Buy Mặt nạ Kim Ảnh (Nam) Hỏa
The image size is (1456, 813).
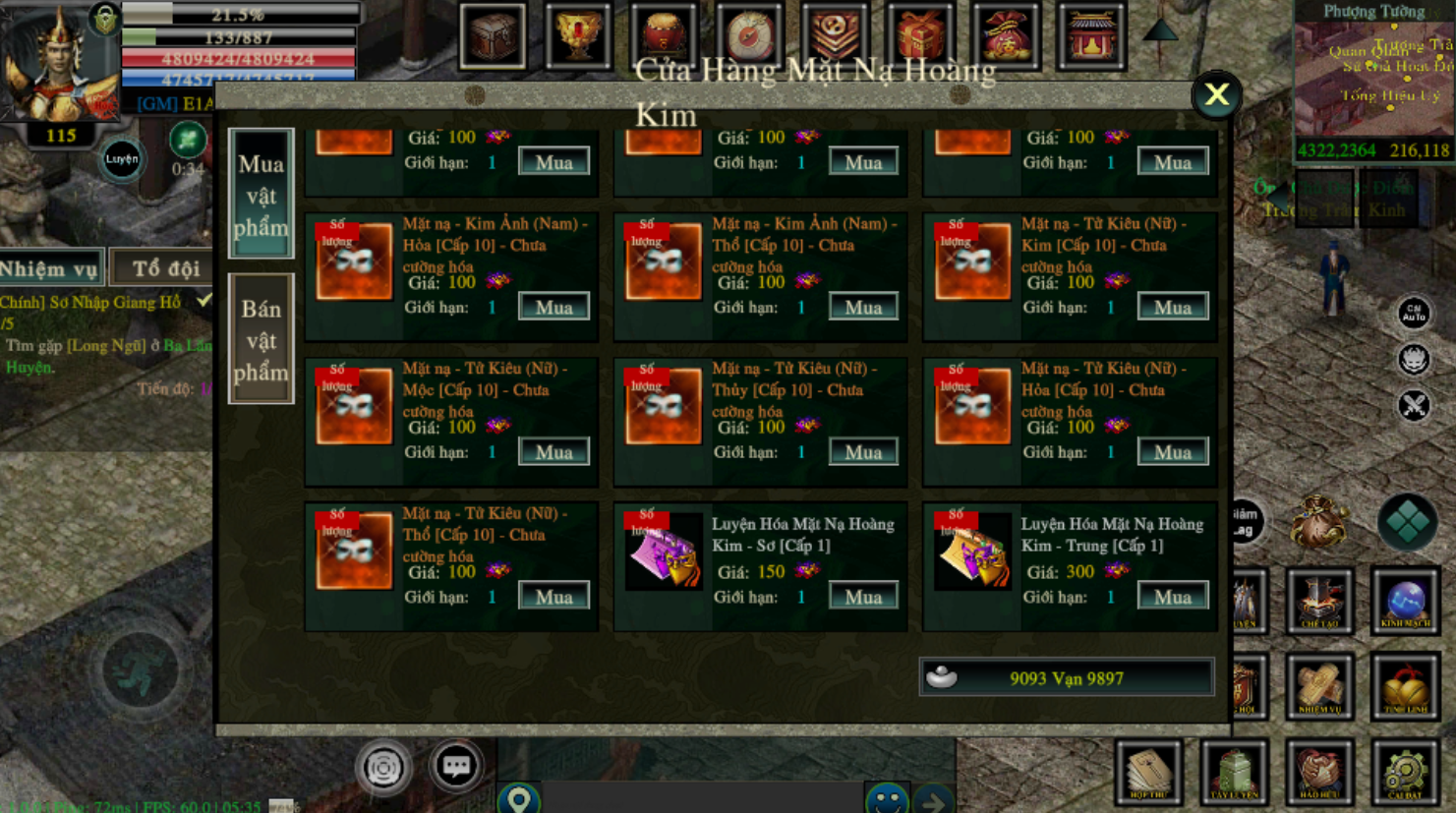point(553,307)
